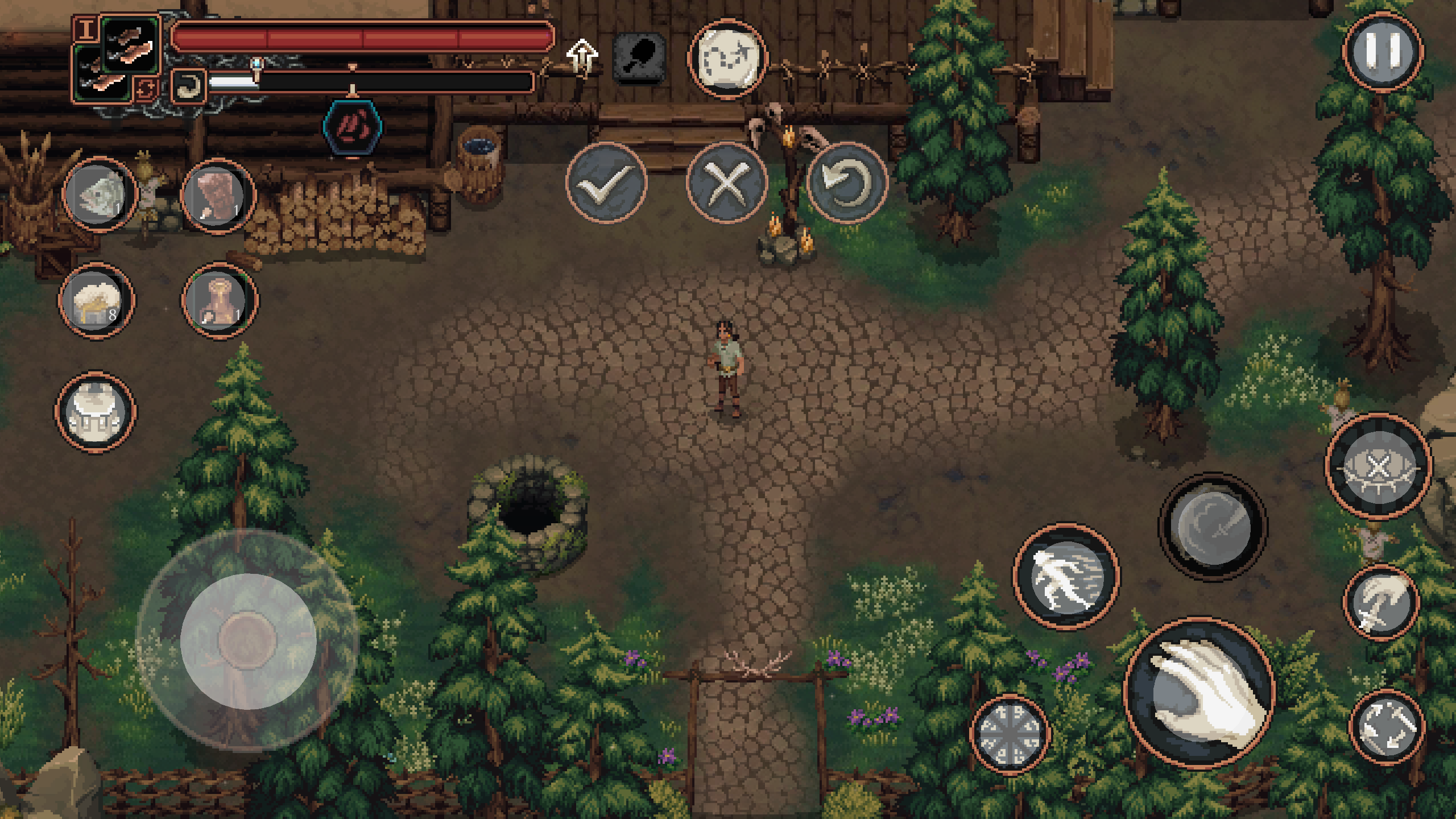Select the equipped weapon set slot
The image size is (1456, 819).
click(130, 47)
